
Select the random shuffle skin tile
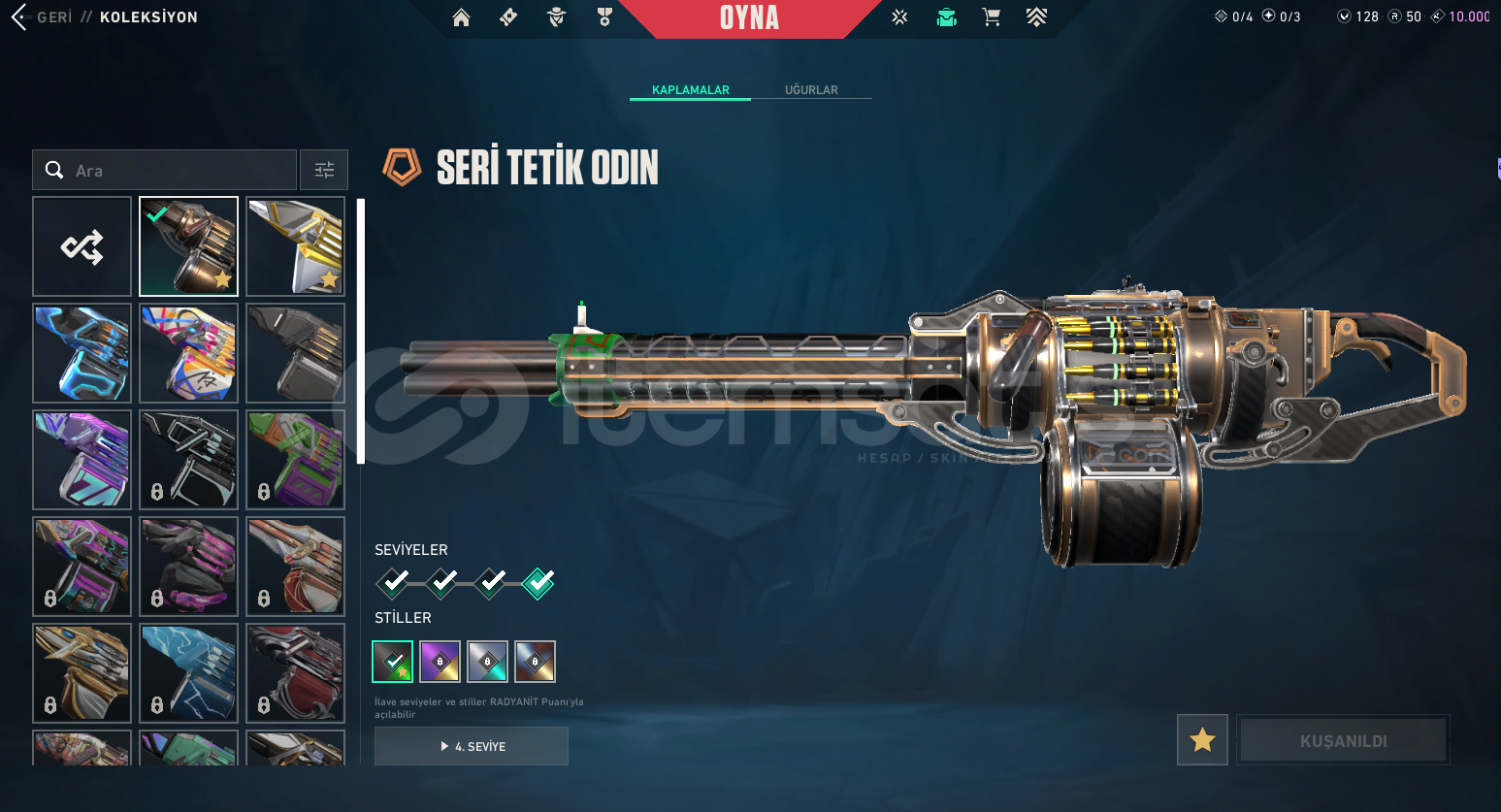tap(82, 246)
